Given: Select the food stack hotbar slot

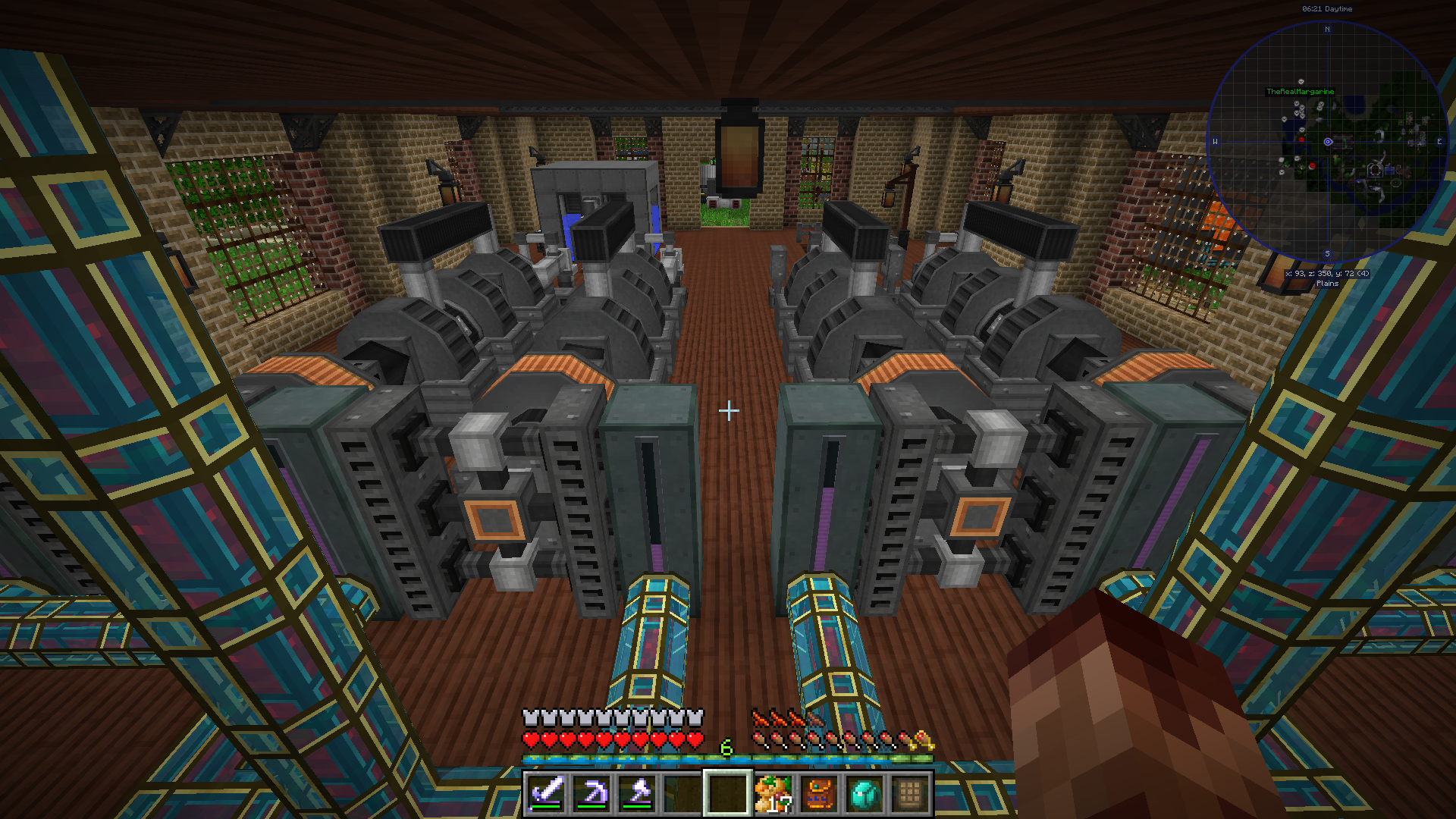Looking at the screenshot, I should point(773,793).
